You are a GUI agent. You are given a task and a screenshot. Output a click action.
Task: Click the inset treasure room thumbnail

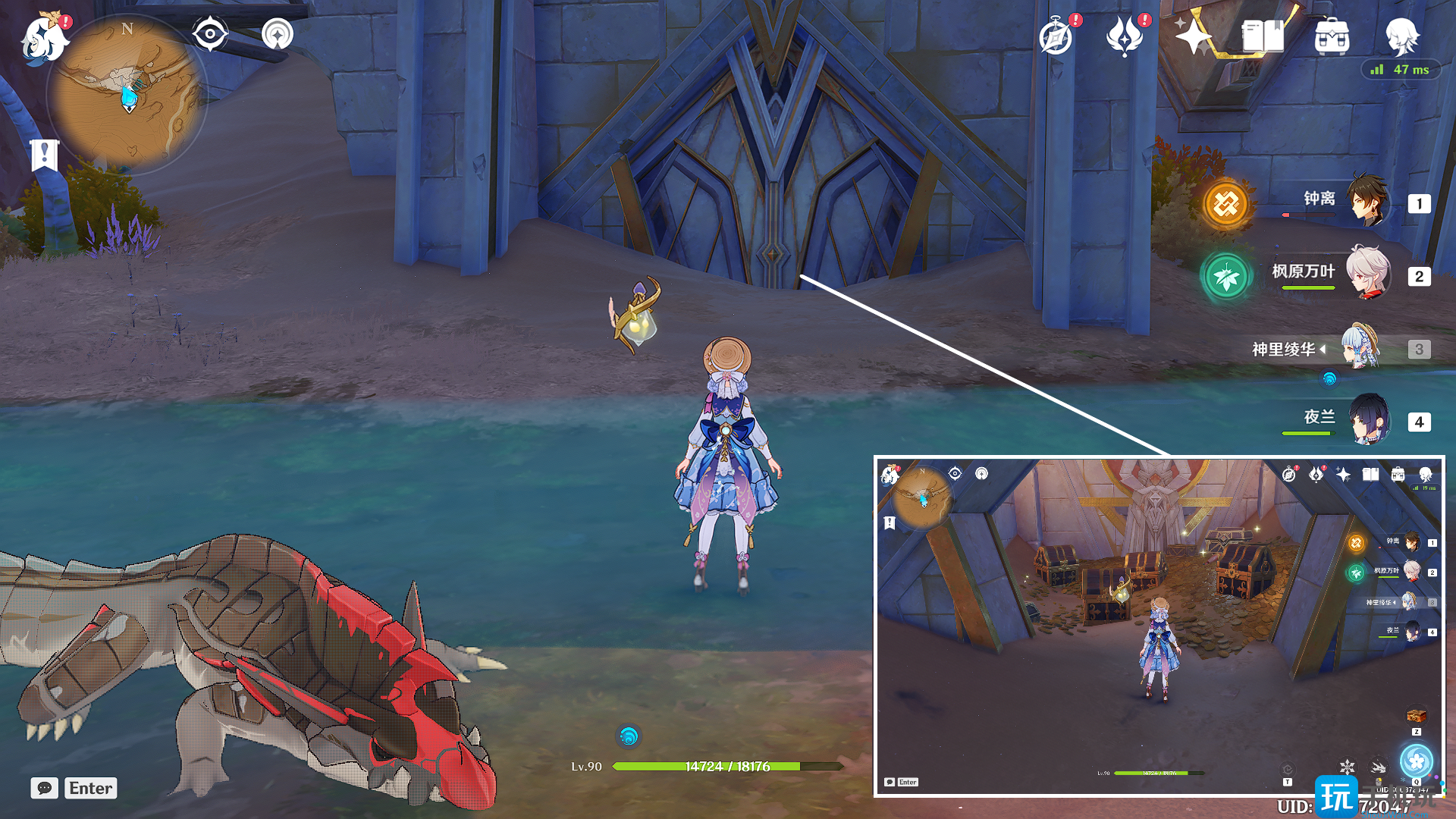pyautogui.click(x=1158, y=626)
